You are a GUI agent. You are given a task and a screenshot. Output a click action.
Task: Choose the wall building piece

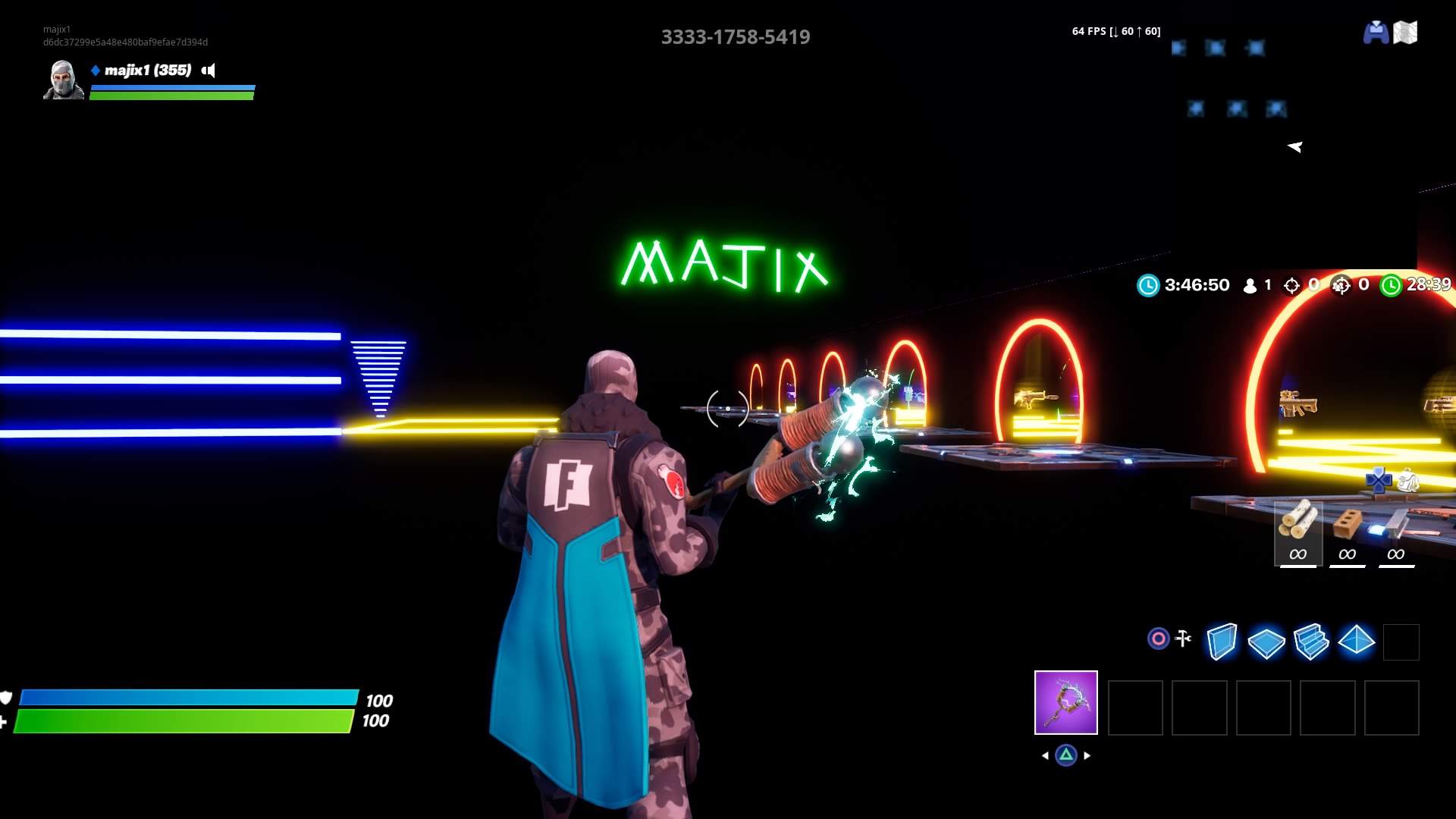click(x=1222, y=642)
